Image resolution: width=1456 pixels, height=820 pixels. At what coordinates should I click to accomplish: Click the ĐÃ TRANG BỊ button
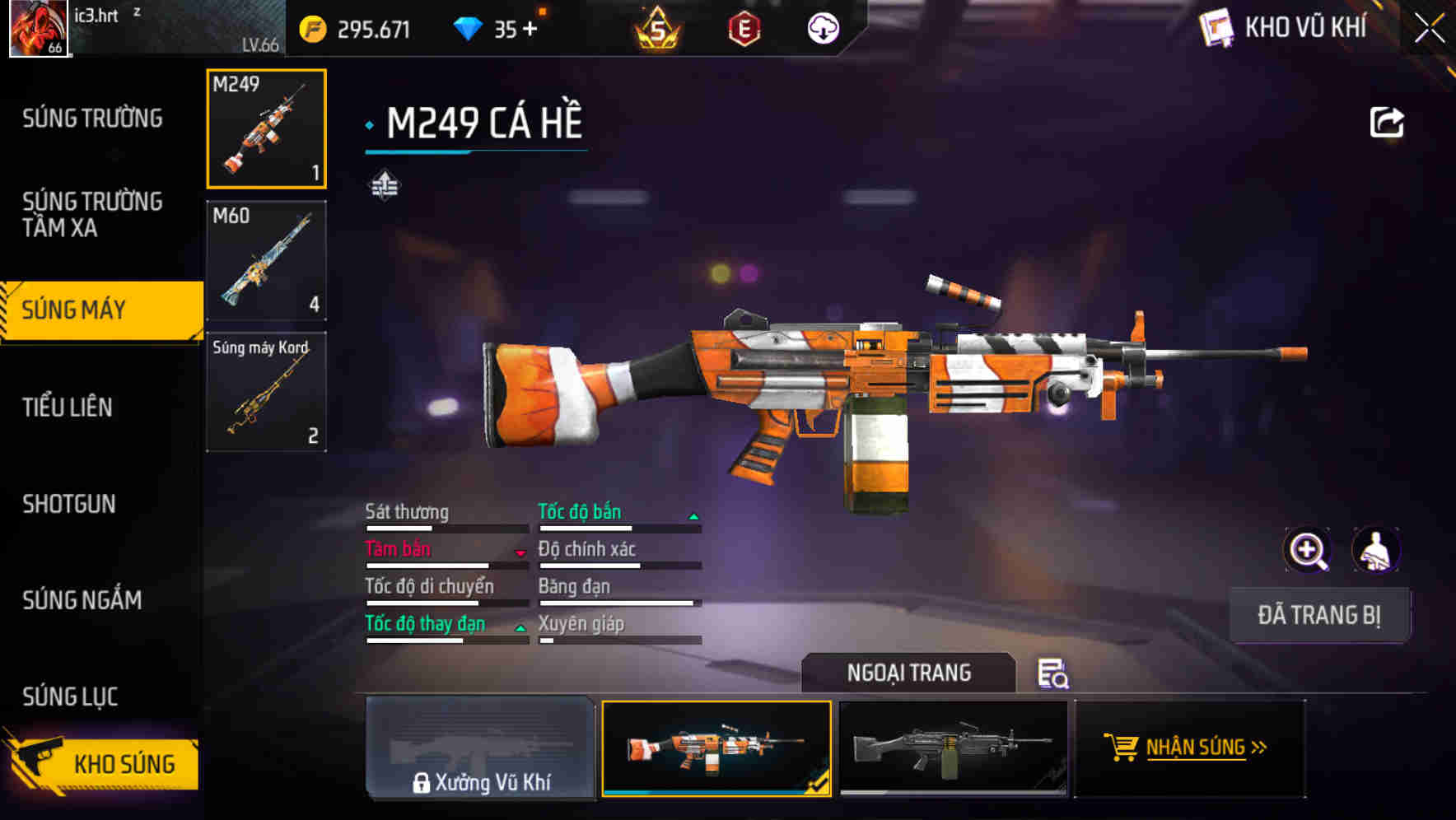1319,615
